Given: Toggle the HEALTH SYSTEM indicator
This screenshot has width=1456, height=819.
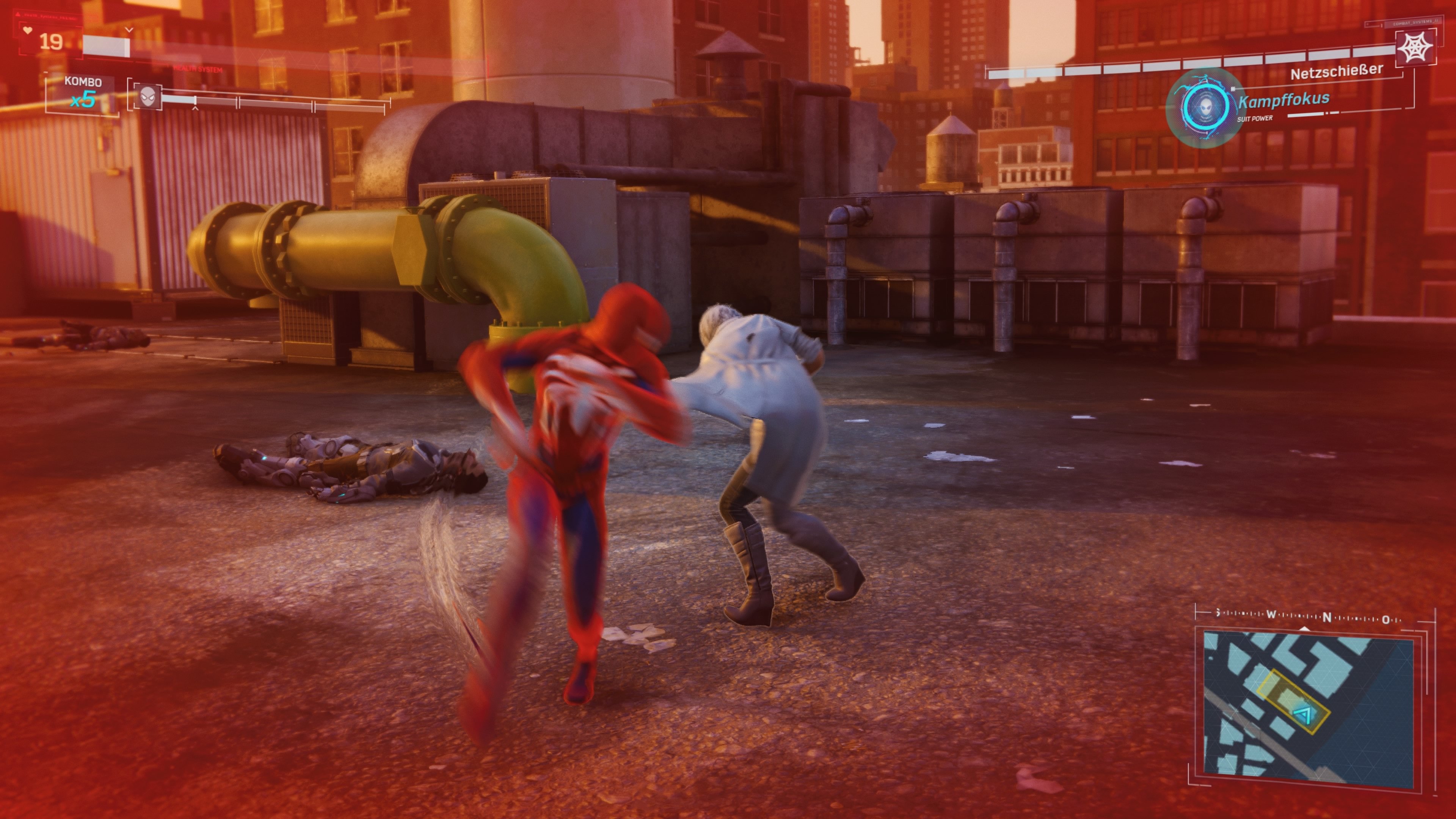Looking at the screenshot, I should tap(198, 69).
